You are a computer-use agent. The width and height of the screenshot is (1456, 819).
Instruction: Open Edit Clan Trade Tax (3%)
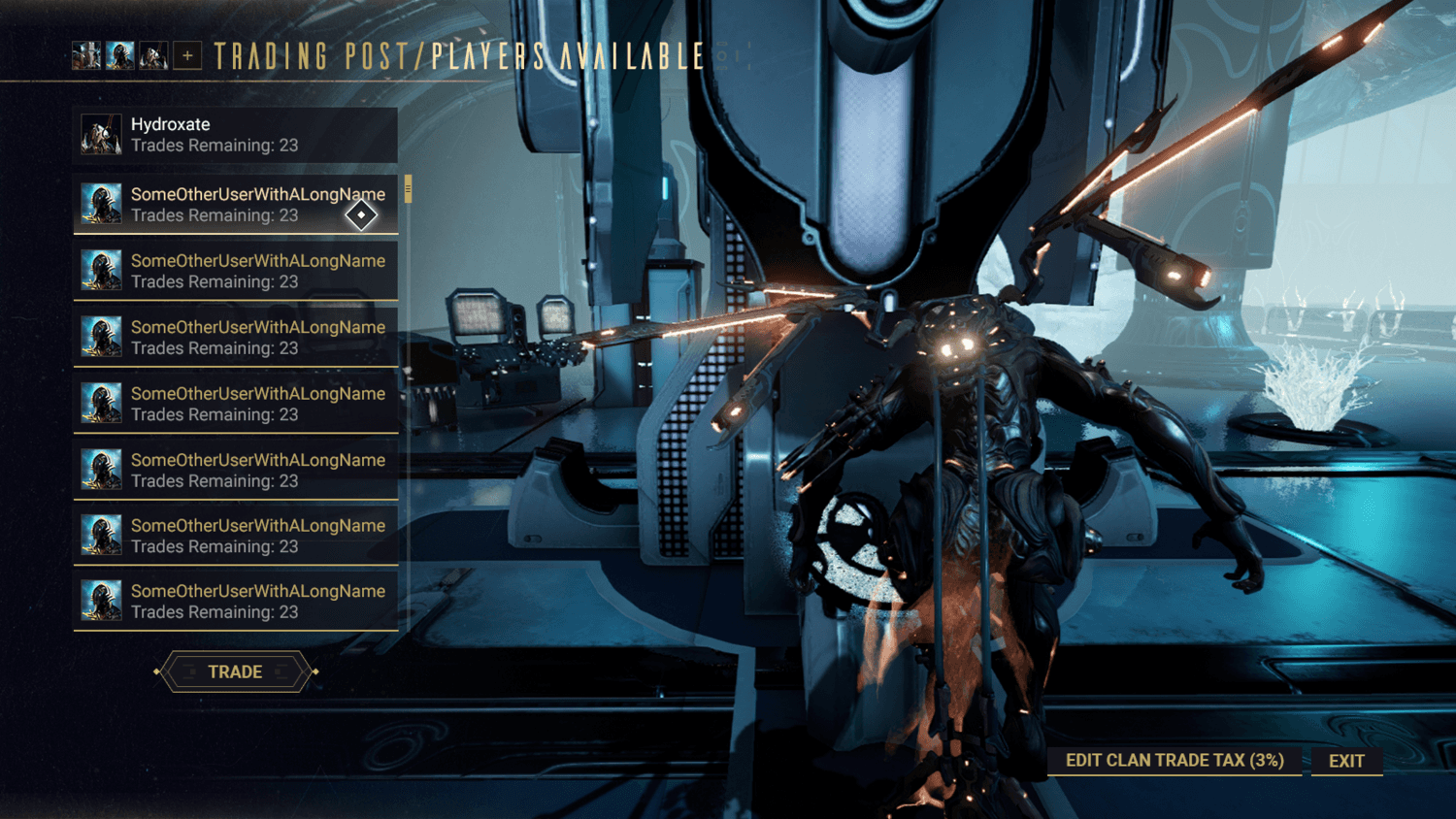(x=1175, y=761)
